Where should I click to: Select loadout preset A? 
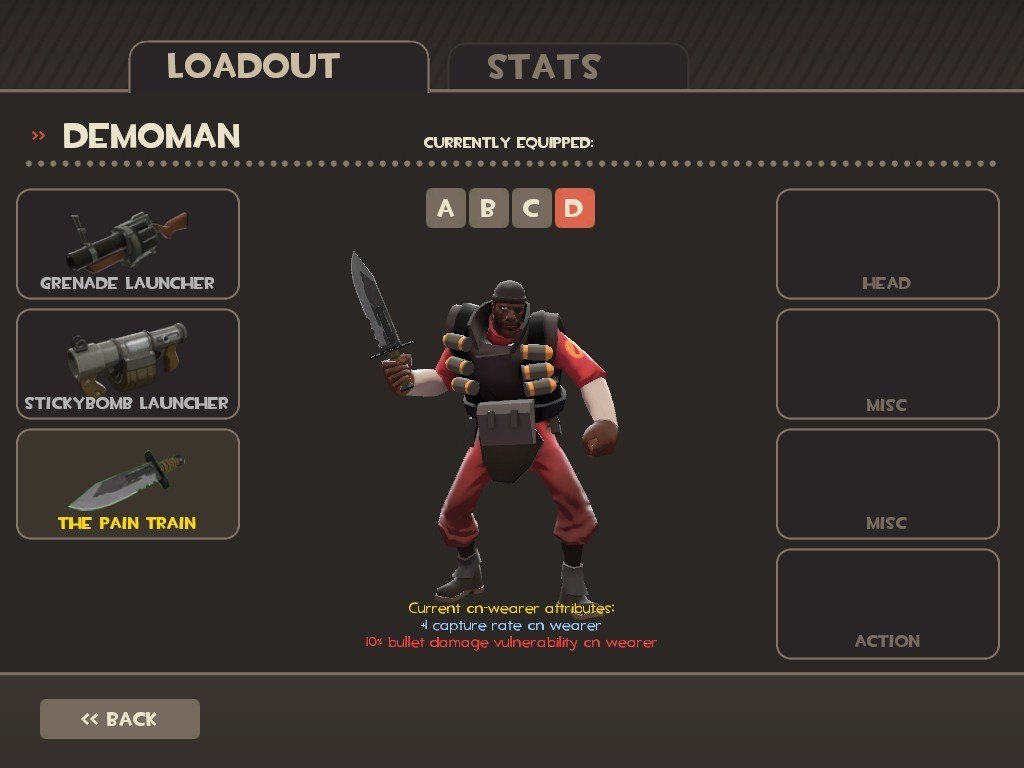click(x=446, y=208)
